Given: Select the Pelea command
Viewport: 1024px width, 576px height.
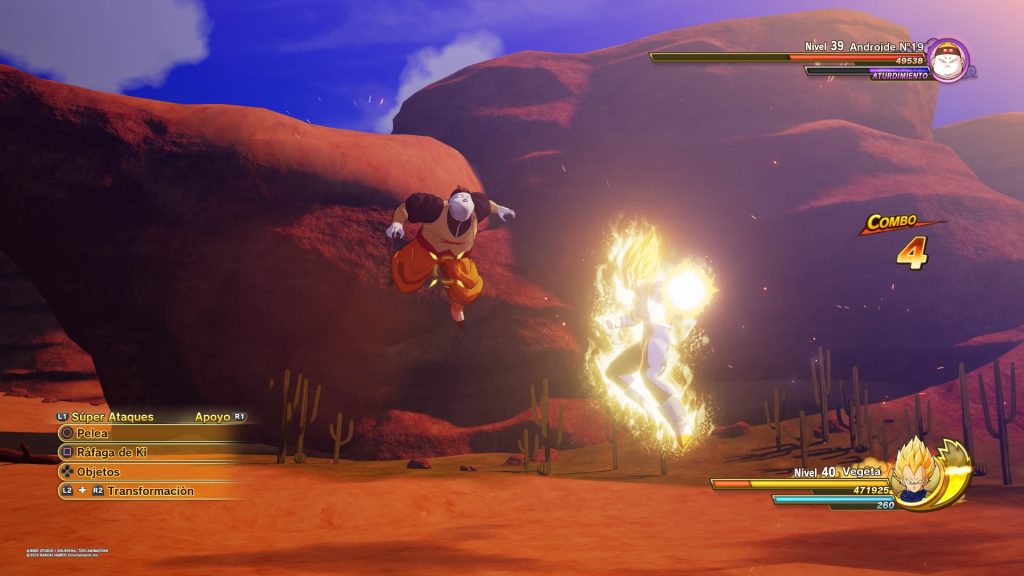Looking at the screenshot, I should (x=93, y=433).
